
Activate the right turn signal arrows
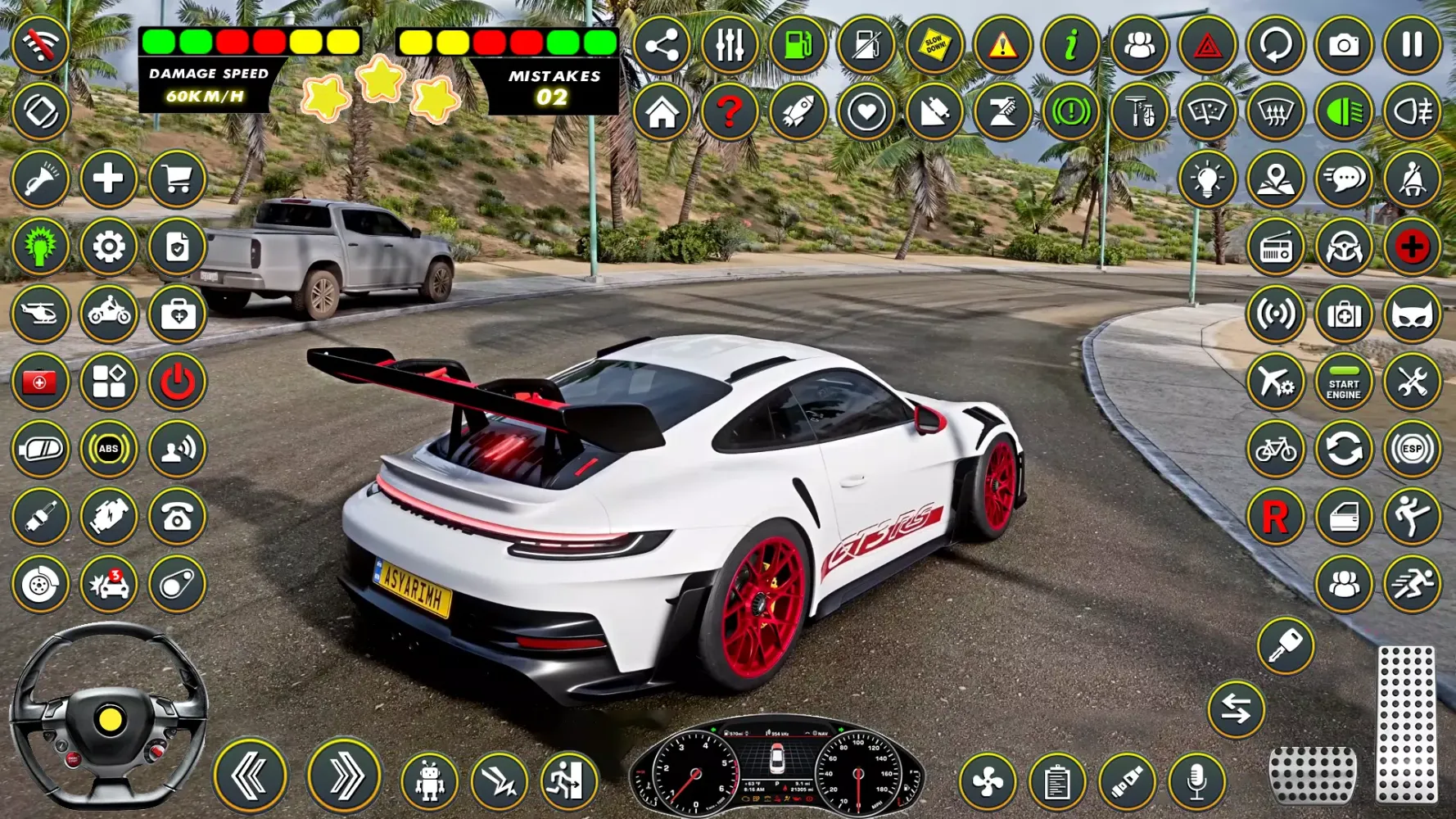pyautogui.click(x=344, y=776)
